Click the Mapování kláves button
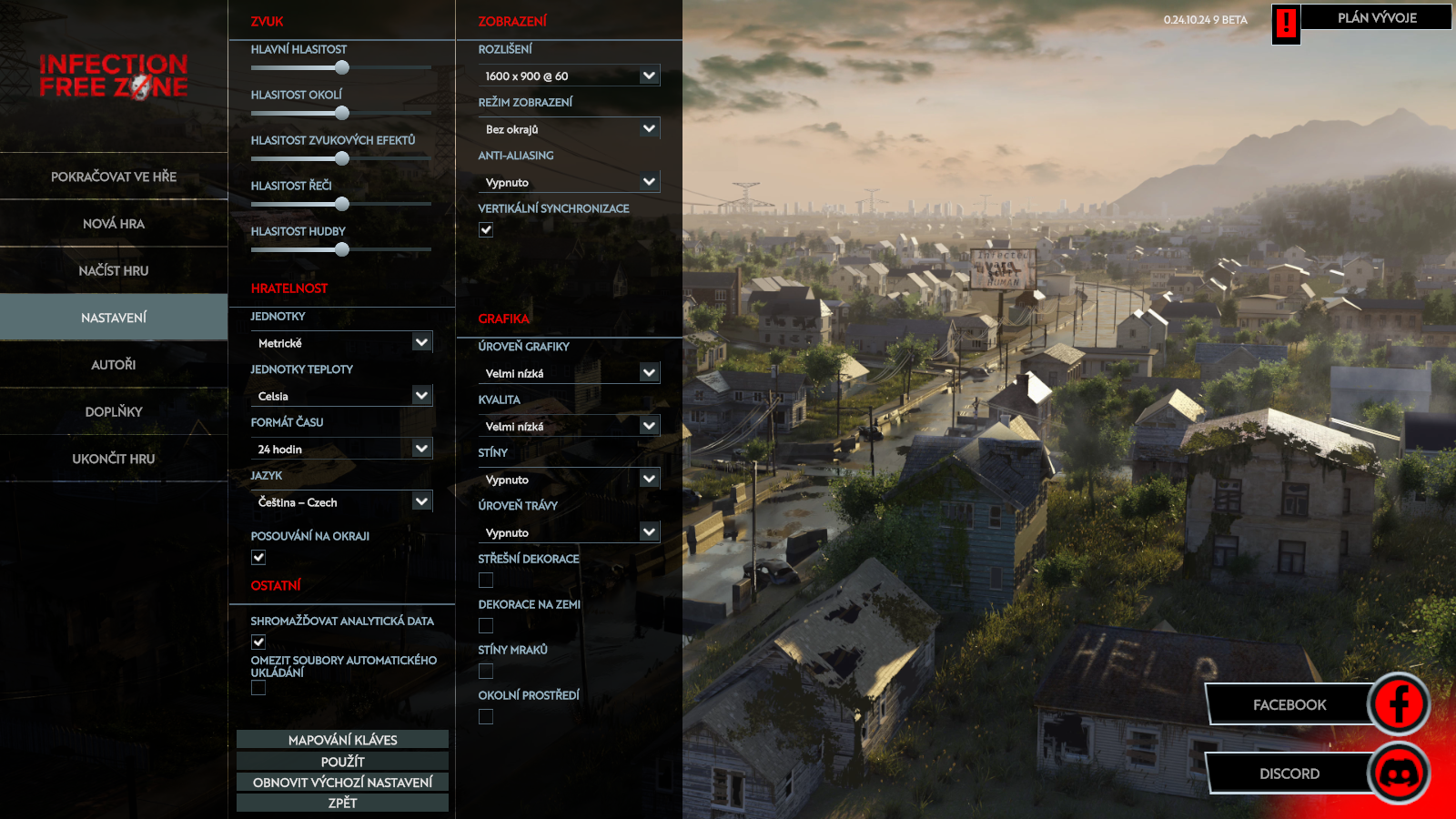This screenshot has width=1456, height=819. click(x=342, y=740)
